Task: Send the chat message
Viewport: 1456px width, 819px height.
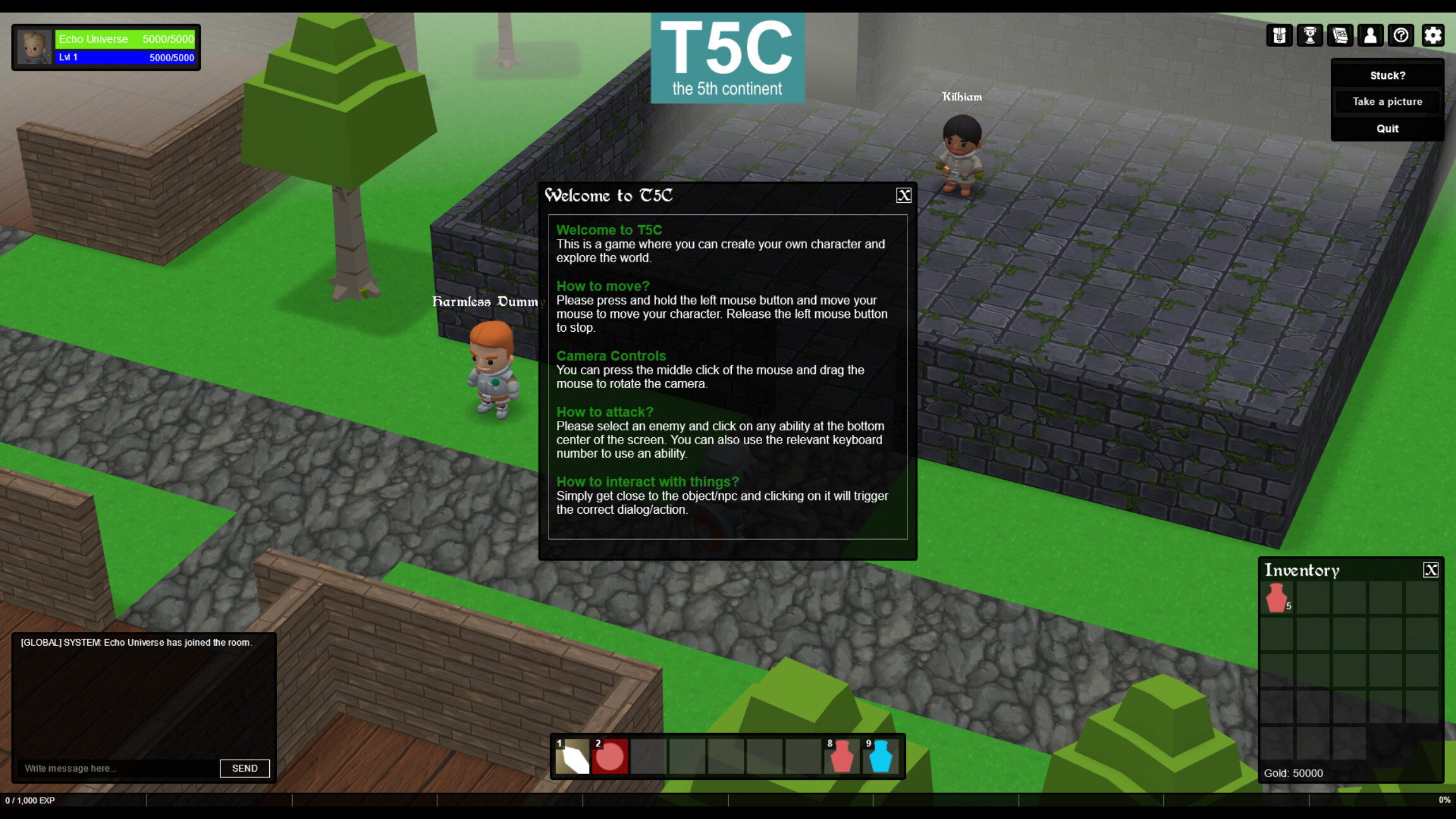Action: [x=245, y=768]
